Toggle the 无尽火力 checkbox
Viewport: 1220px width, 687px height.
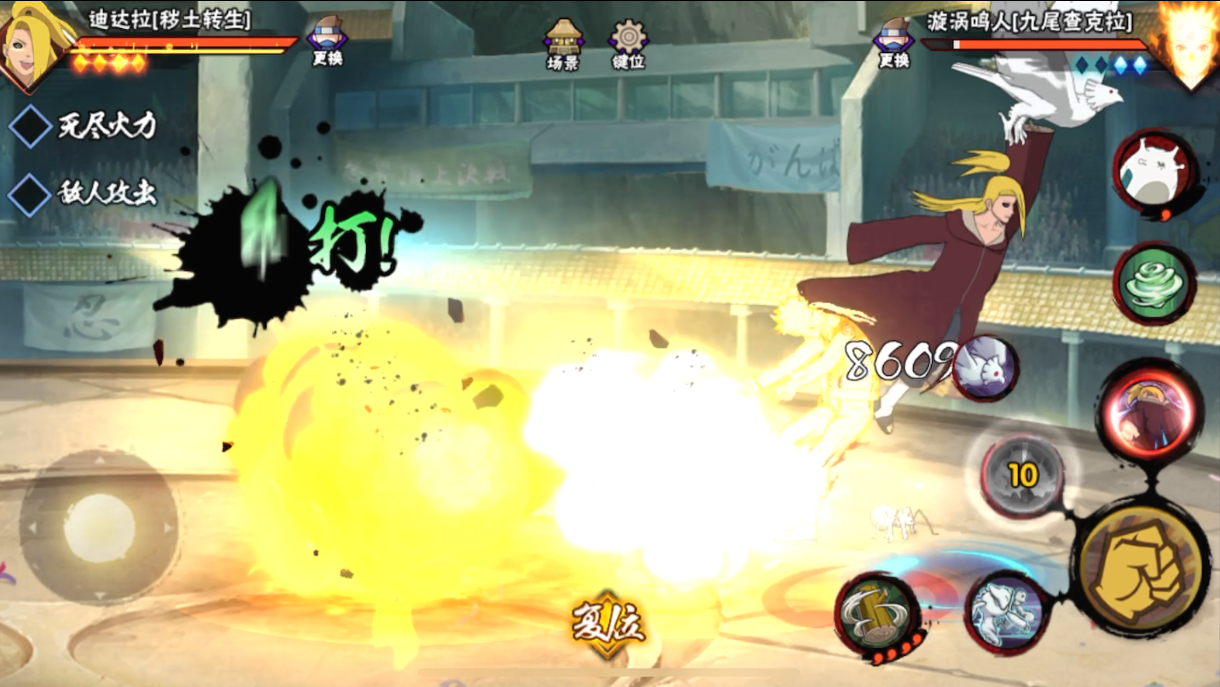(31, 126)
